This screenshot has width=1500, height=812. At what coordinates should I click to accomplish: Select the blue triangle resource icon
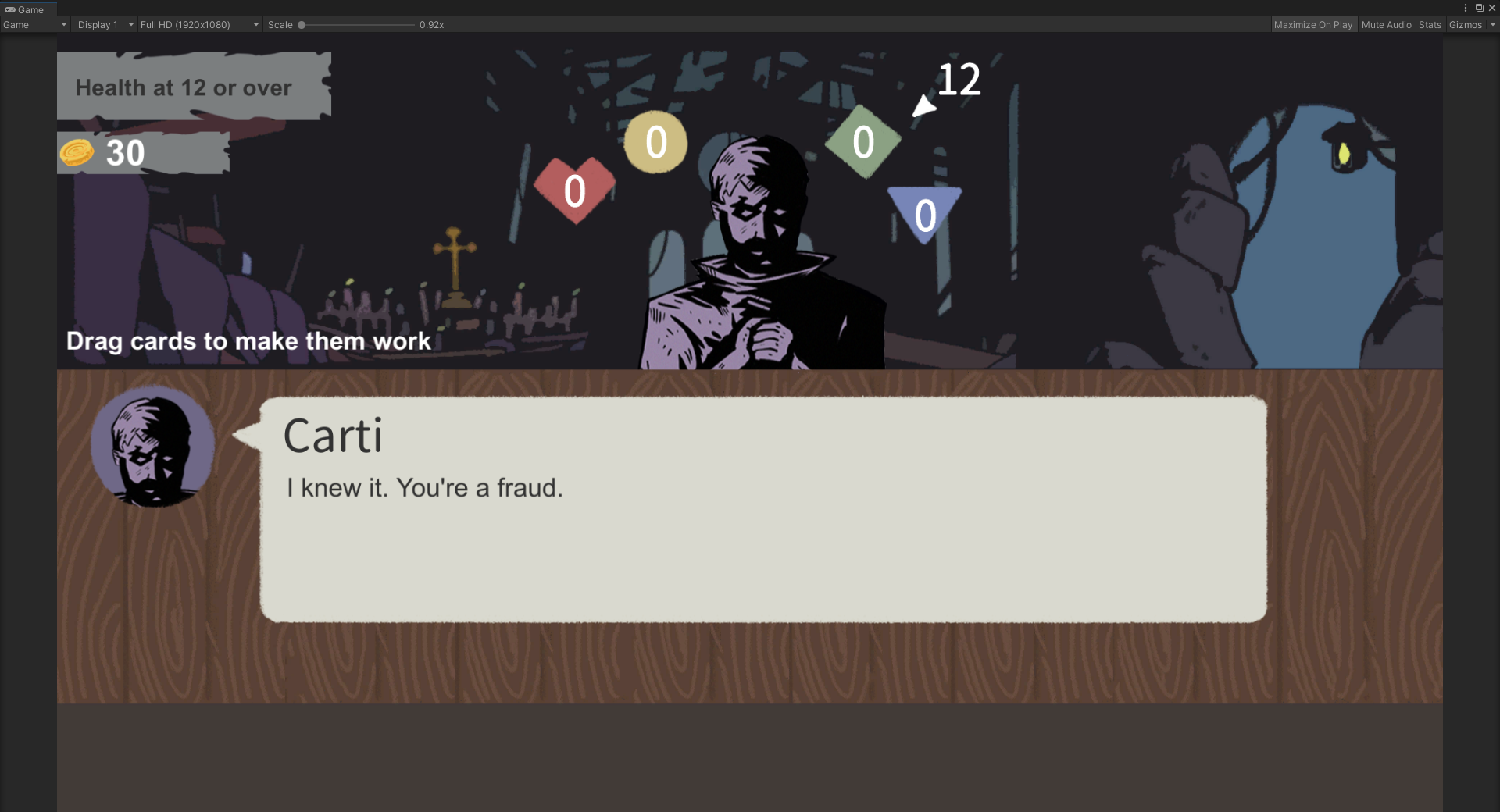click(x=924, y=212)
